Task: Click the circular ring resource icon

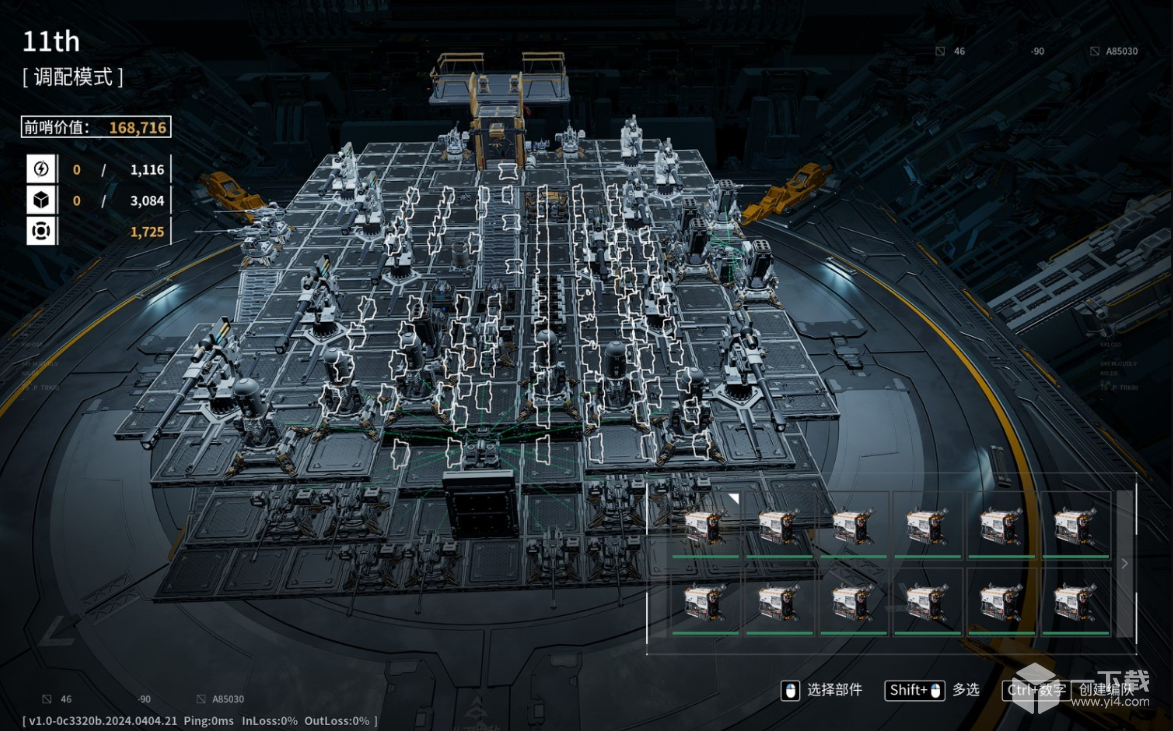Action: [x=41, y=232]
